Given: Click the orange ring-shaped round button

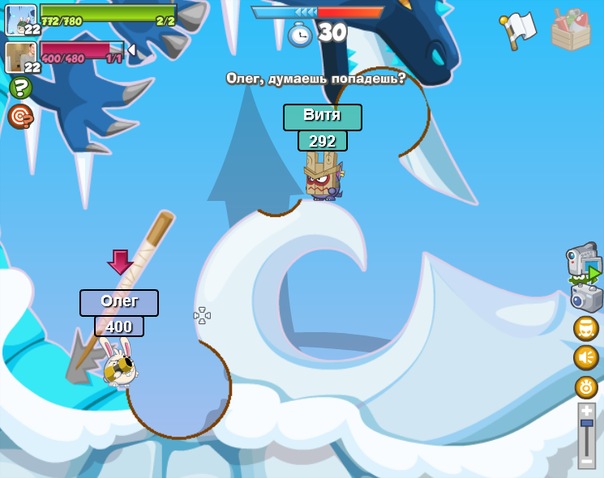Looking at the screenshot, I should coord(586,386).
